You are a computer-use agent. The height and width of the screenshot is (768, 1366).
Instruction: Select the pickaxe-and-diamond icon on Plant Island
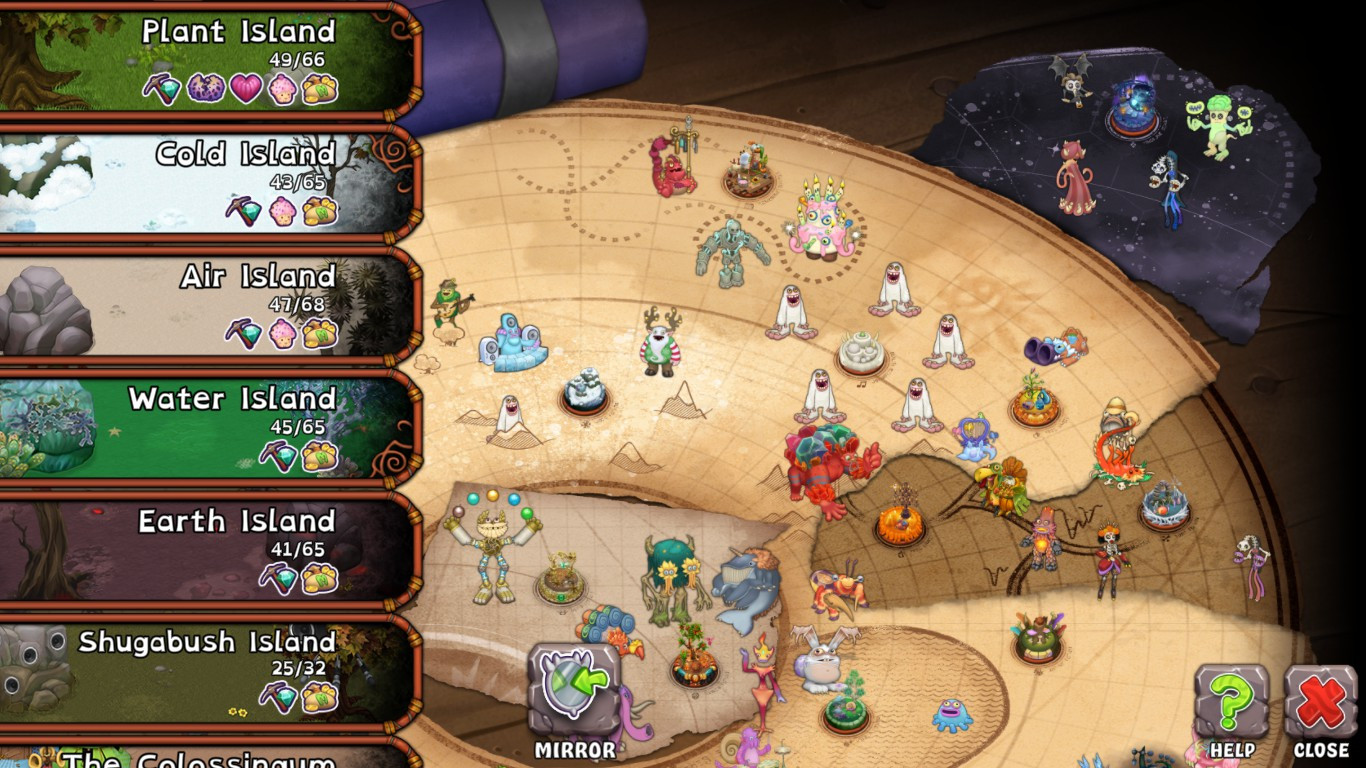[162, 89]
